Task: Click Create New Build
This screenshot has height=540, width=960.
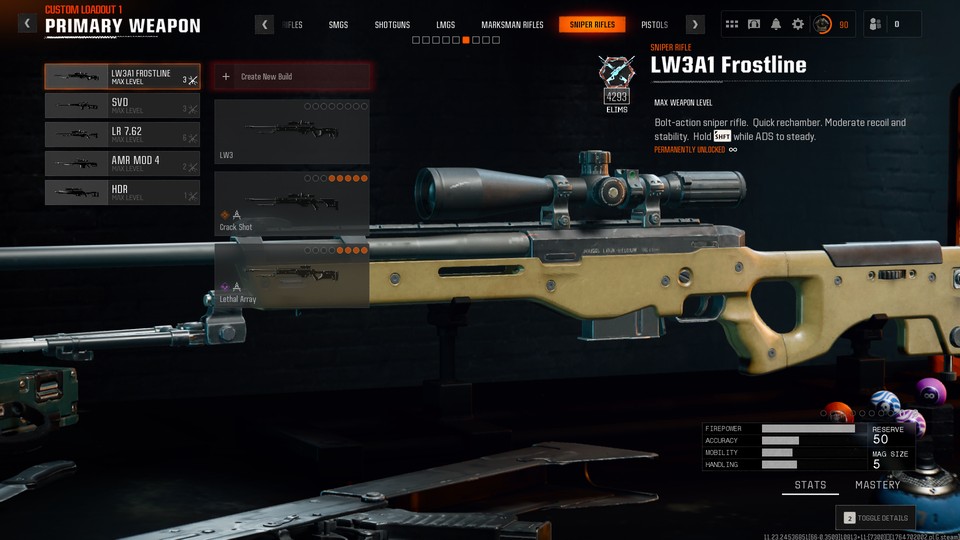Action: pyautogui.click(x=292, y=76)
